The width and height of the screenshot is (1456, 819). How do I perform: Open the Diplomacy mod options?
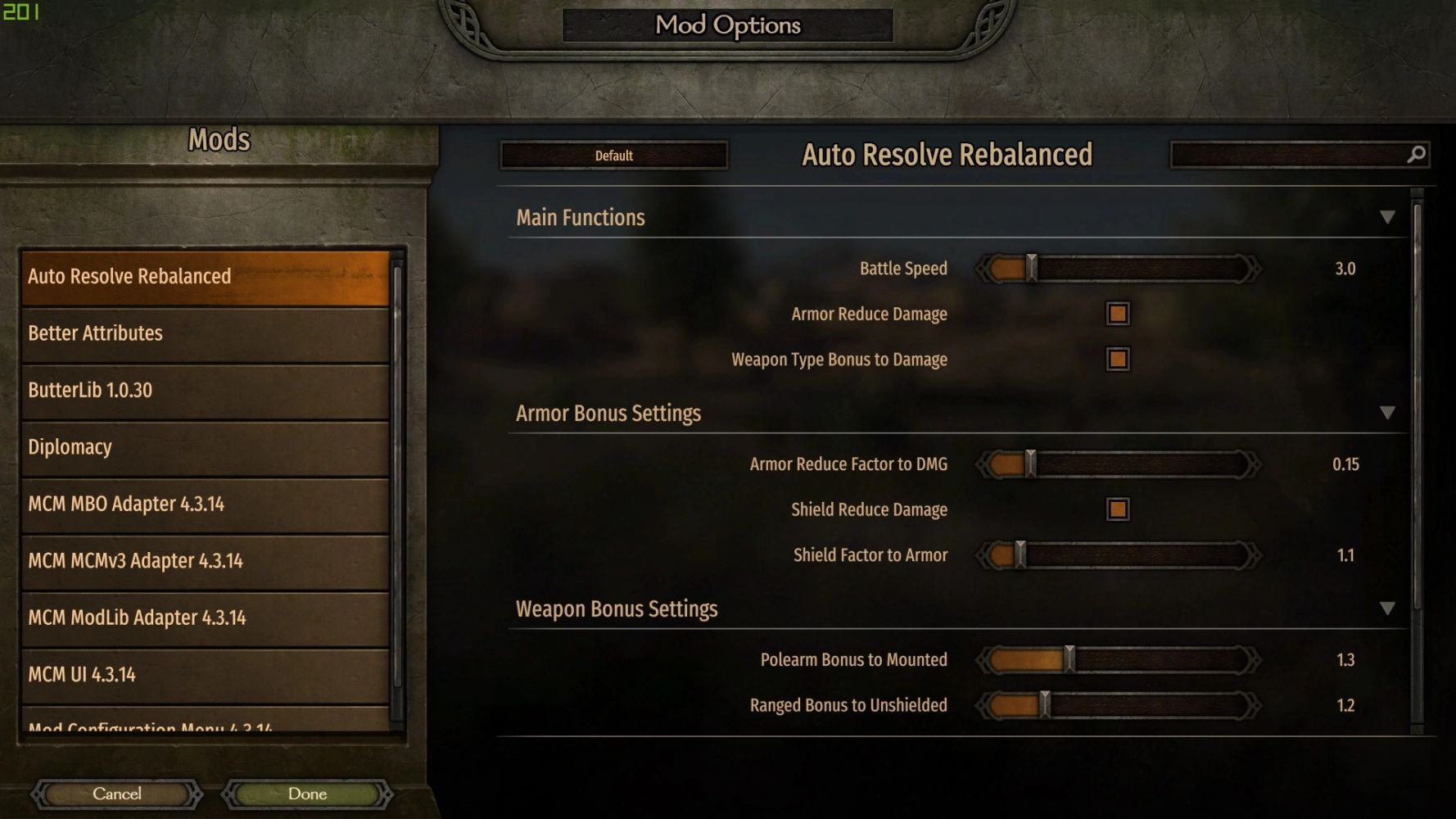click(x=205, y=447)
